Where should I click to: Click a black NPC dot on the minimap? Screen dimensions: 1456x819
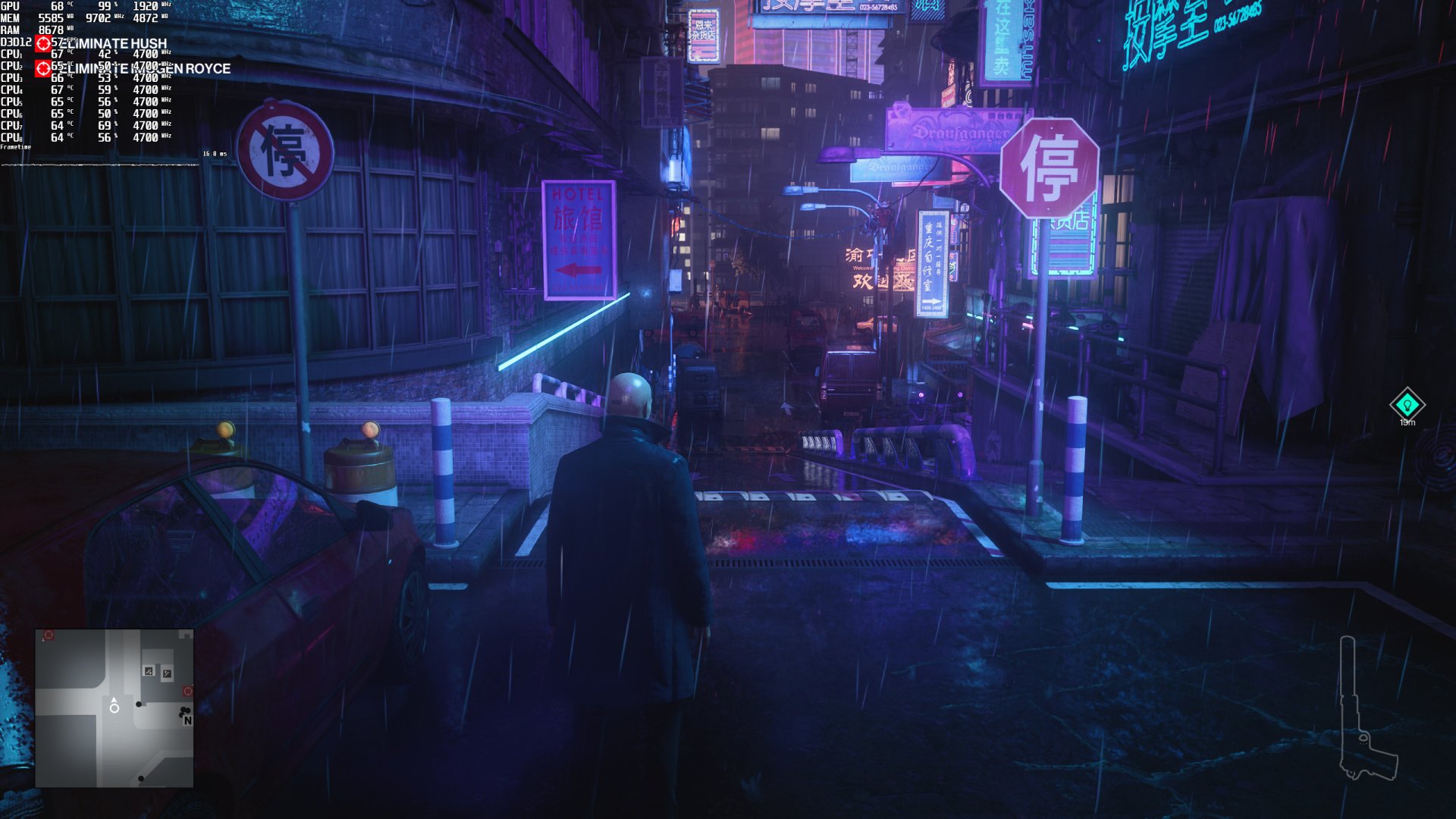(x=139, y=704)
